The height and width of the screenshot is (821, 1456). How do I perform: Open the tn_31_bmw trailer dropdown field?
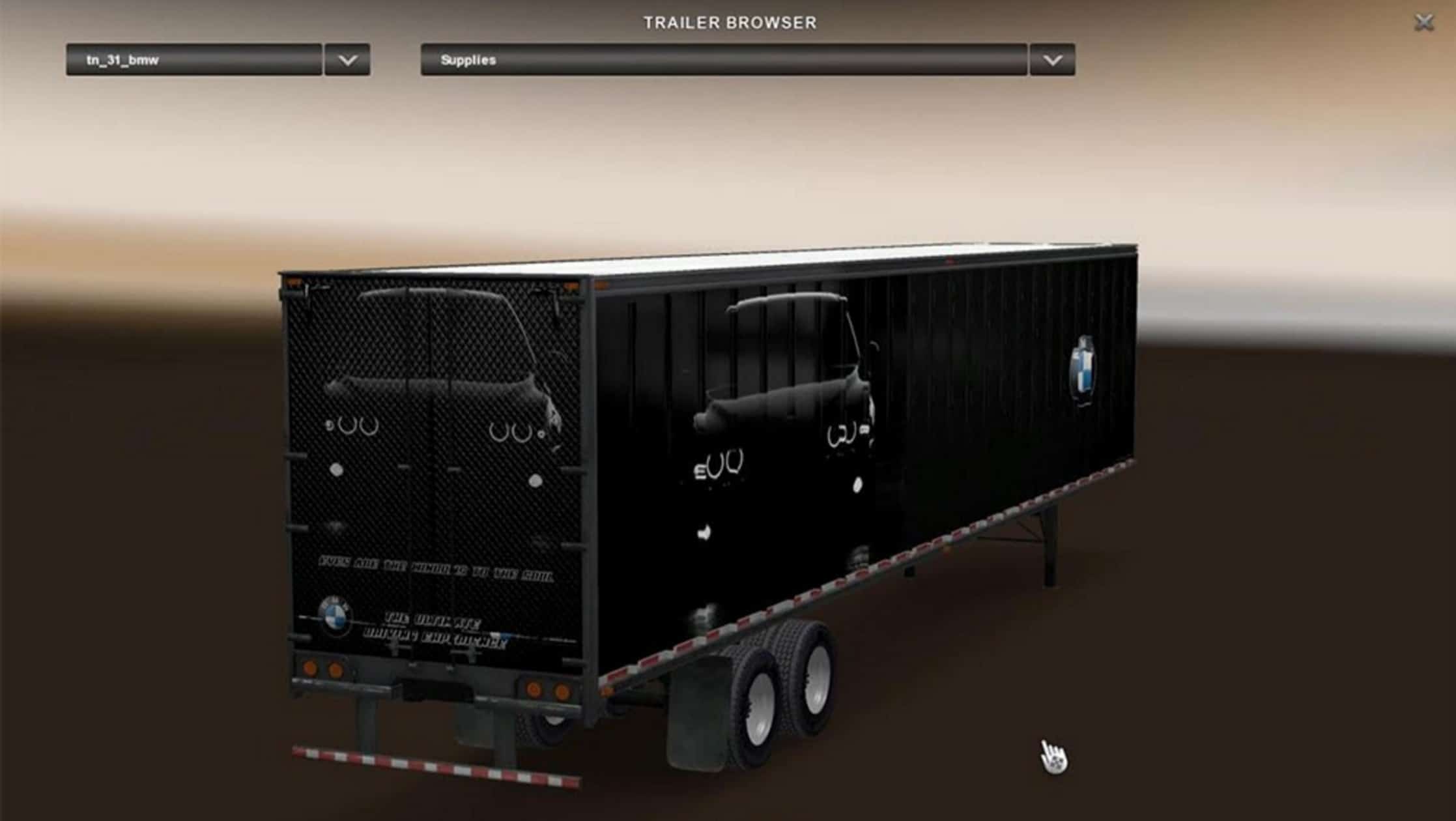click(x=194, y=60)
